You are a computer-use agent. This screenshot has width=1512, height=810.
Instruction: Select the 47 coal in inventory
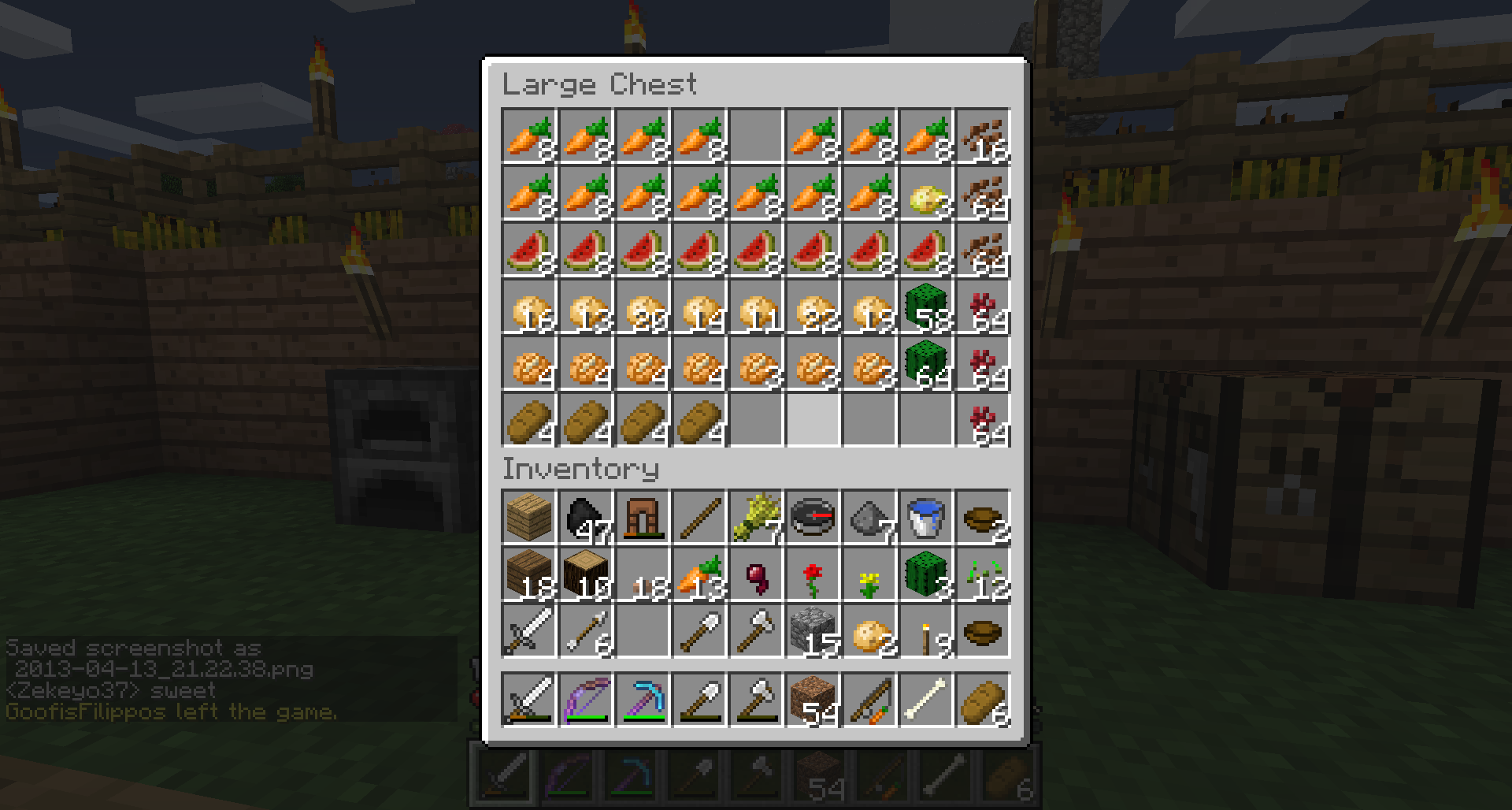point(586,518)
